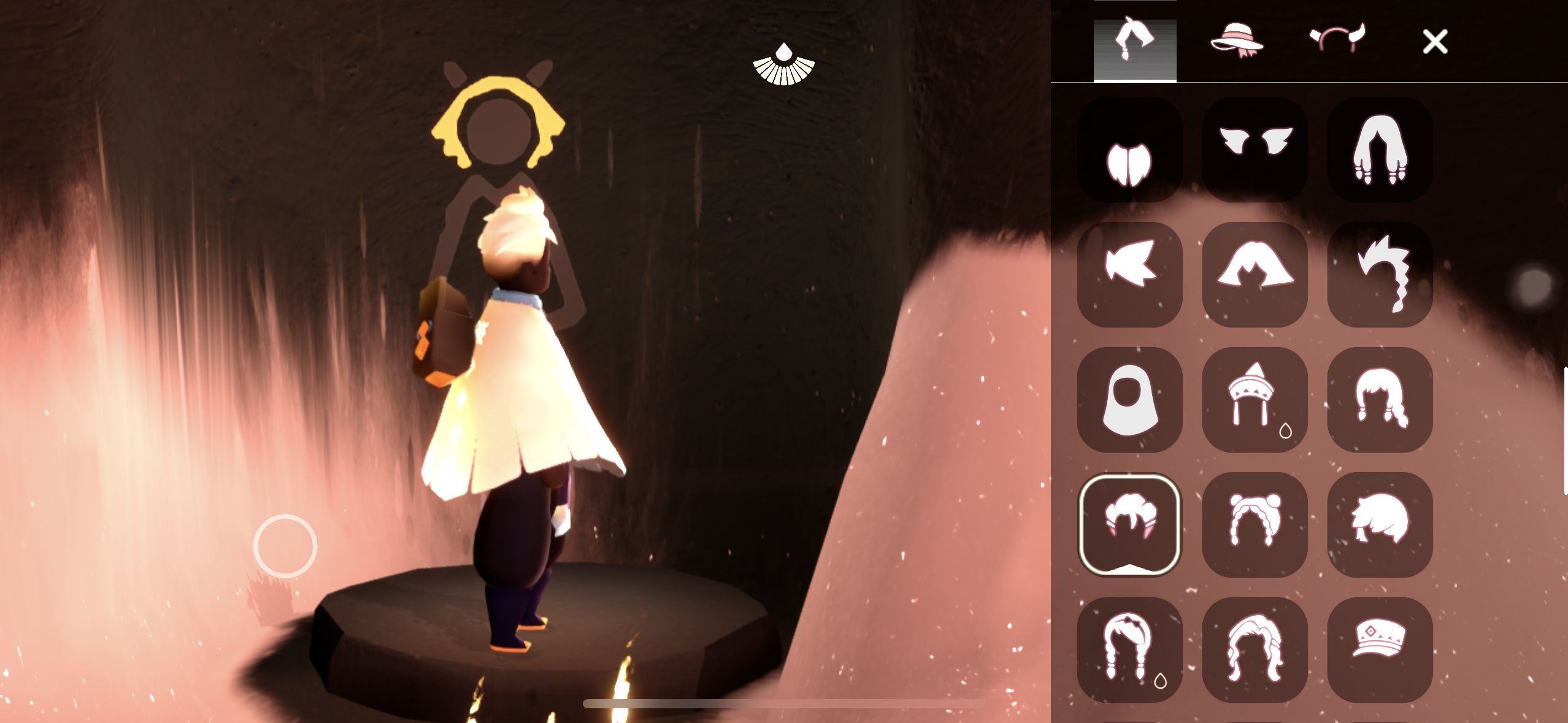Switch to the hairstyle tab
The height and width of the screenshot is (723, 1568).
pyautogui.click(x=1134, y=42)
